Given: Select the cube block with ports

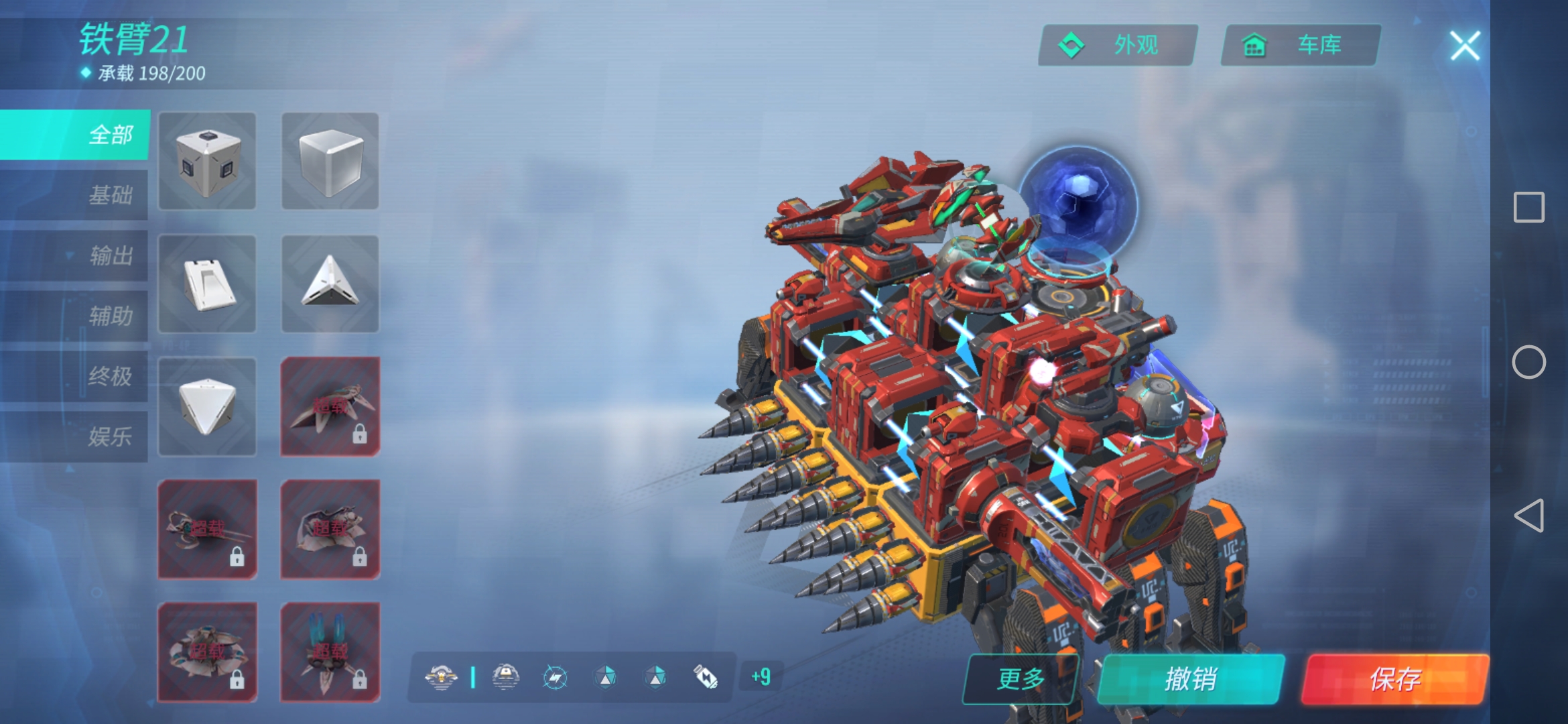Looking at the screenshot, I should [x=207, y=161].
